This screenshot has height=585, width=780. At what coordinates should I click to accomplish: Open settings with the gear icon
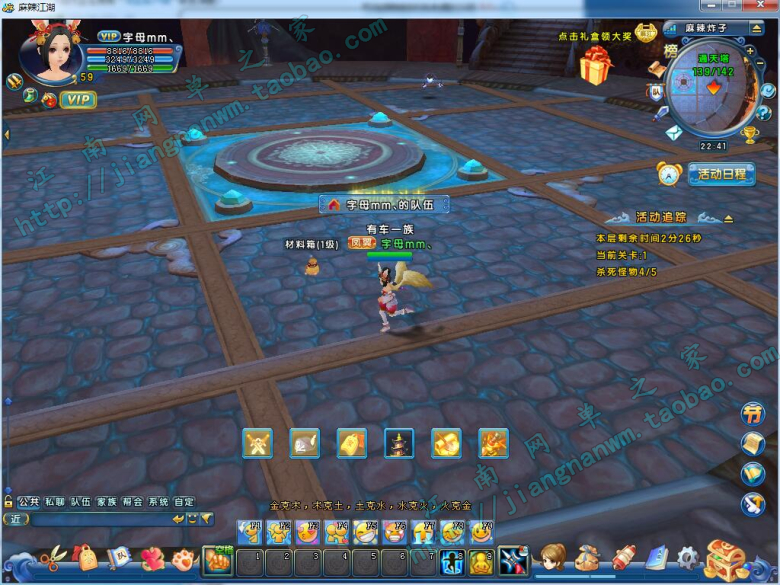tap(686, 558)
